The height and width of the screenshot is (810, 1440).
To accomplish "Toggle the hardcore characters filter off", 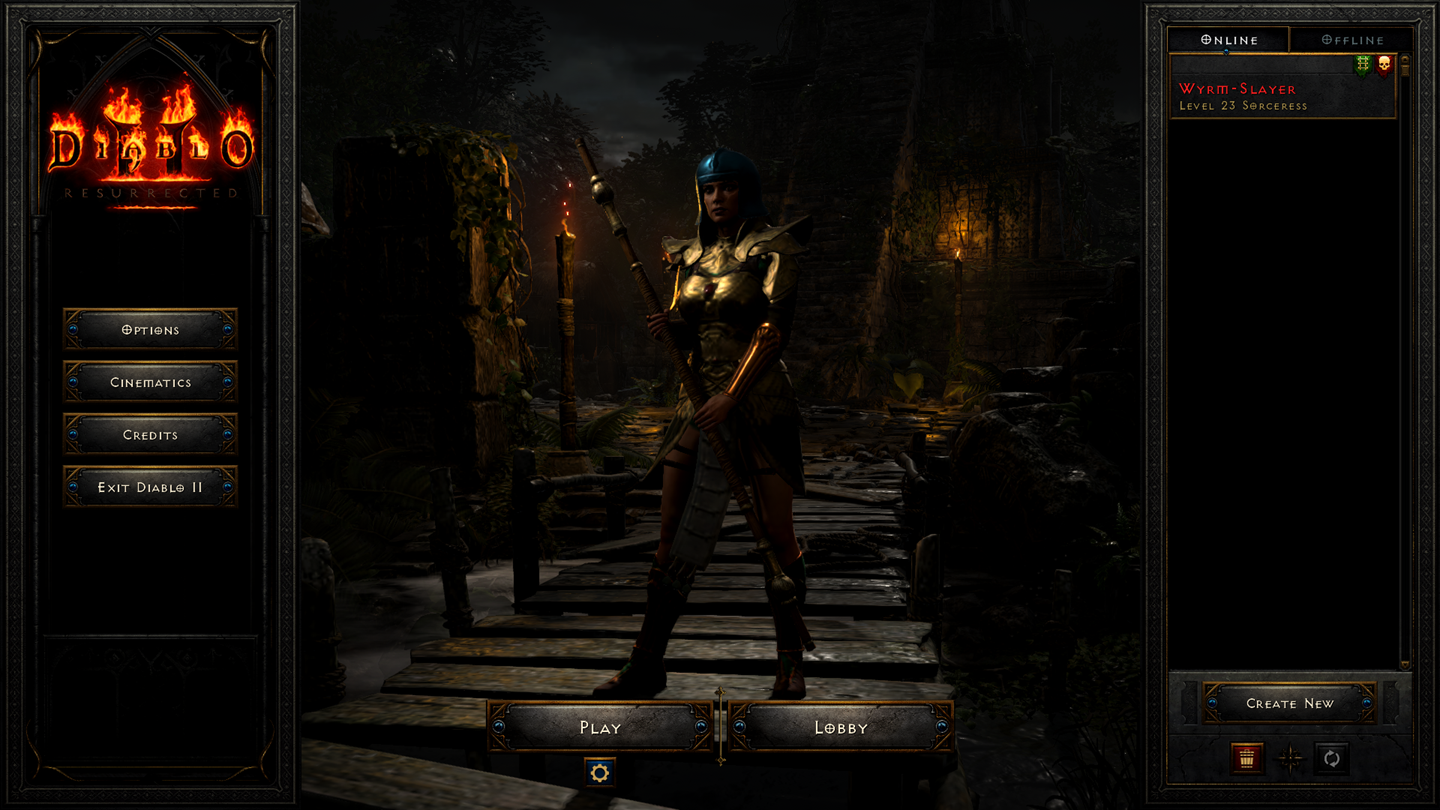I will [1384, 63].
